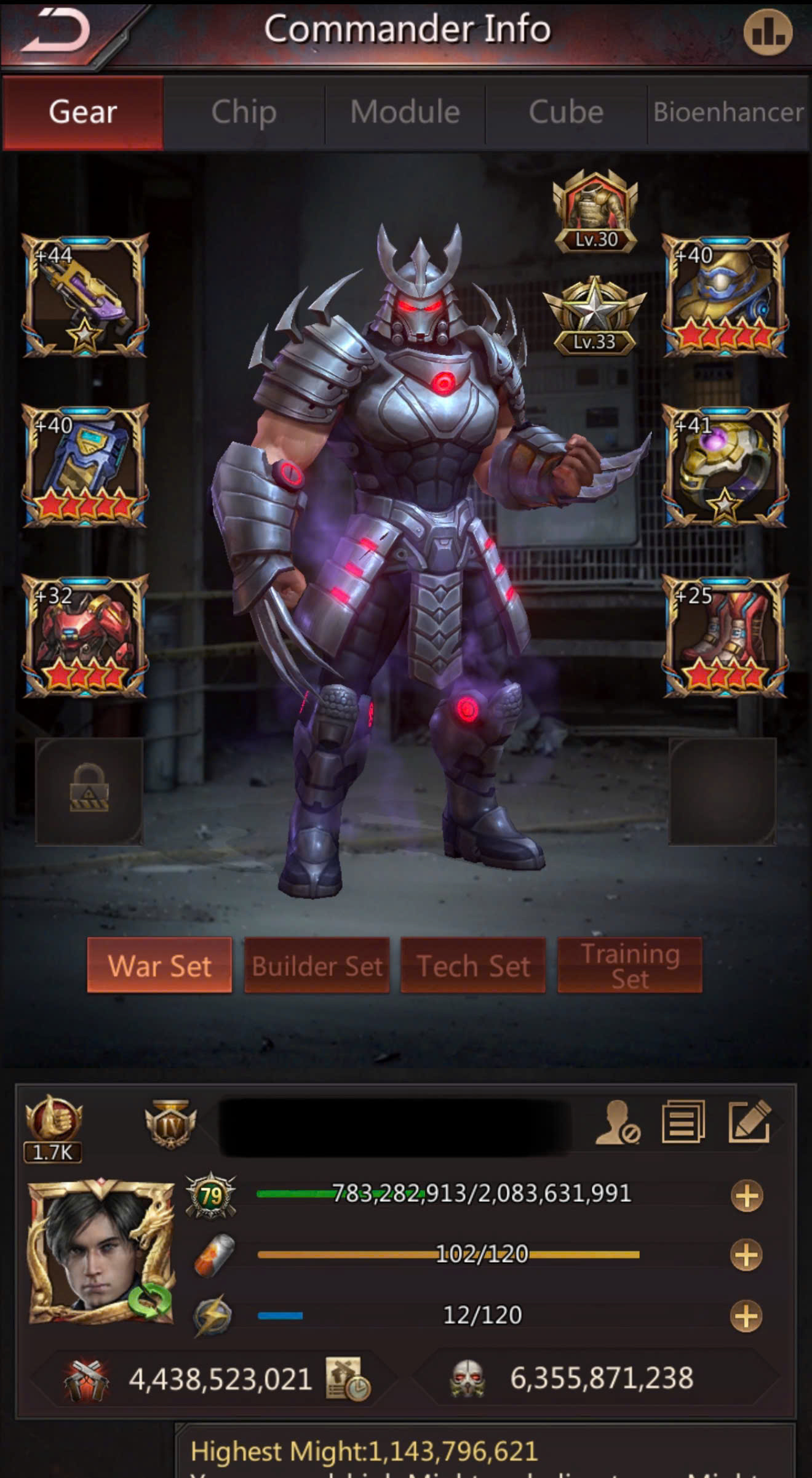Open the Lv.30 outfit badge

[595, 211]
